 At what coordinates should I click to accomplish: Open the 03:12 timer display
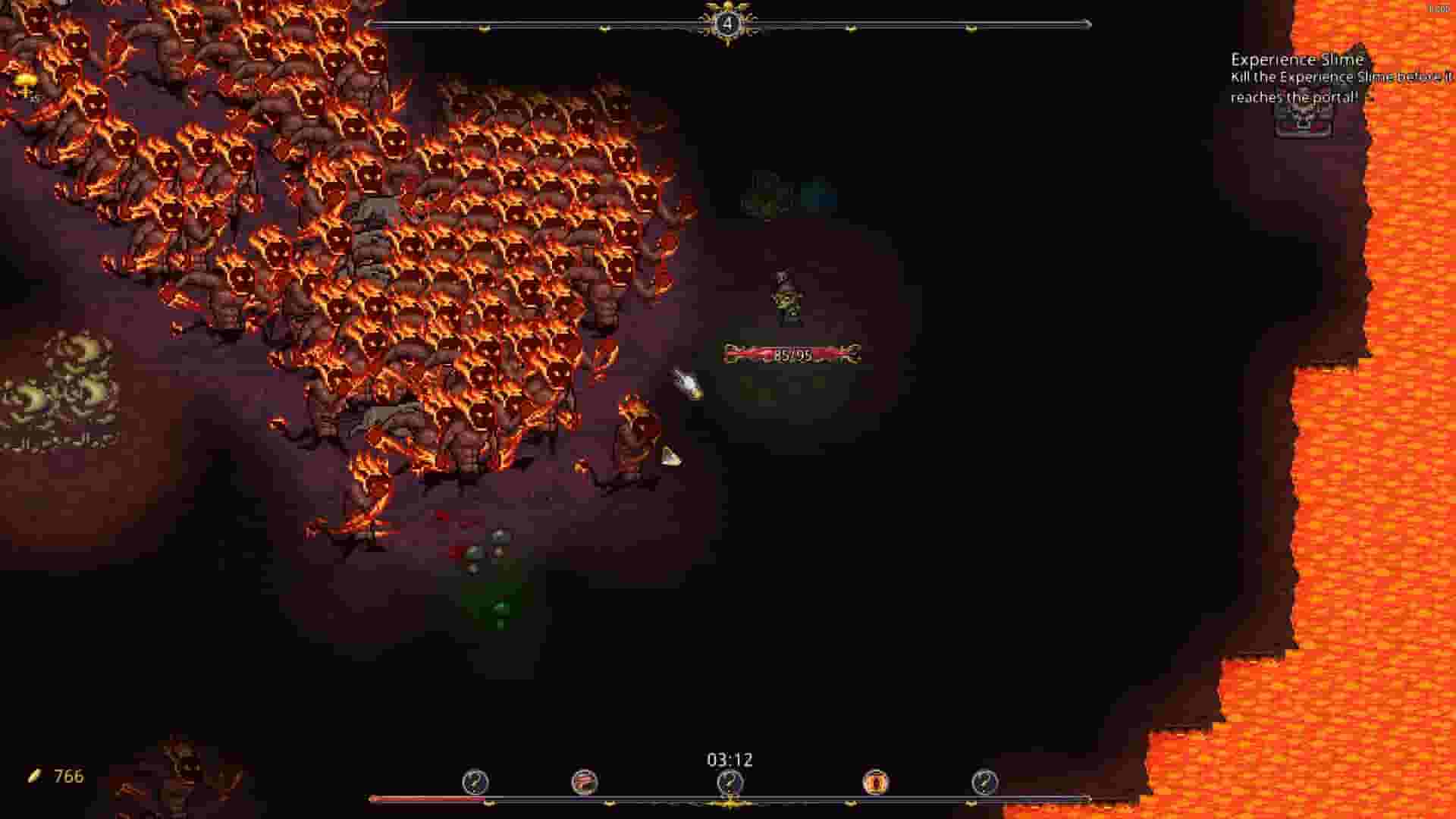click(729, 758)
